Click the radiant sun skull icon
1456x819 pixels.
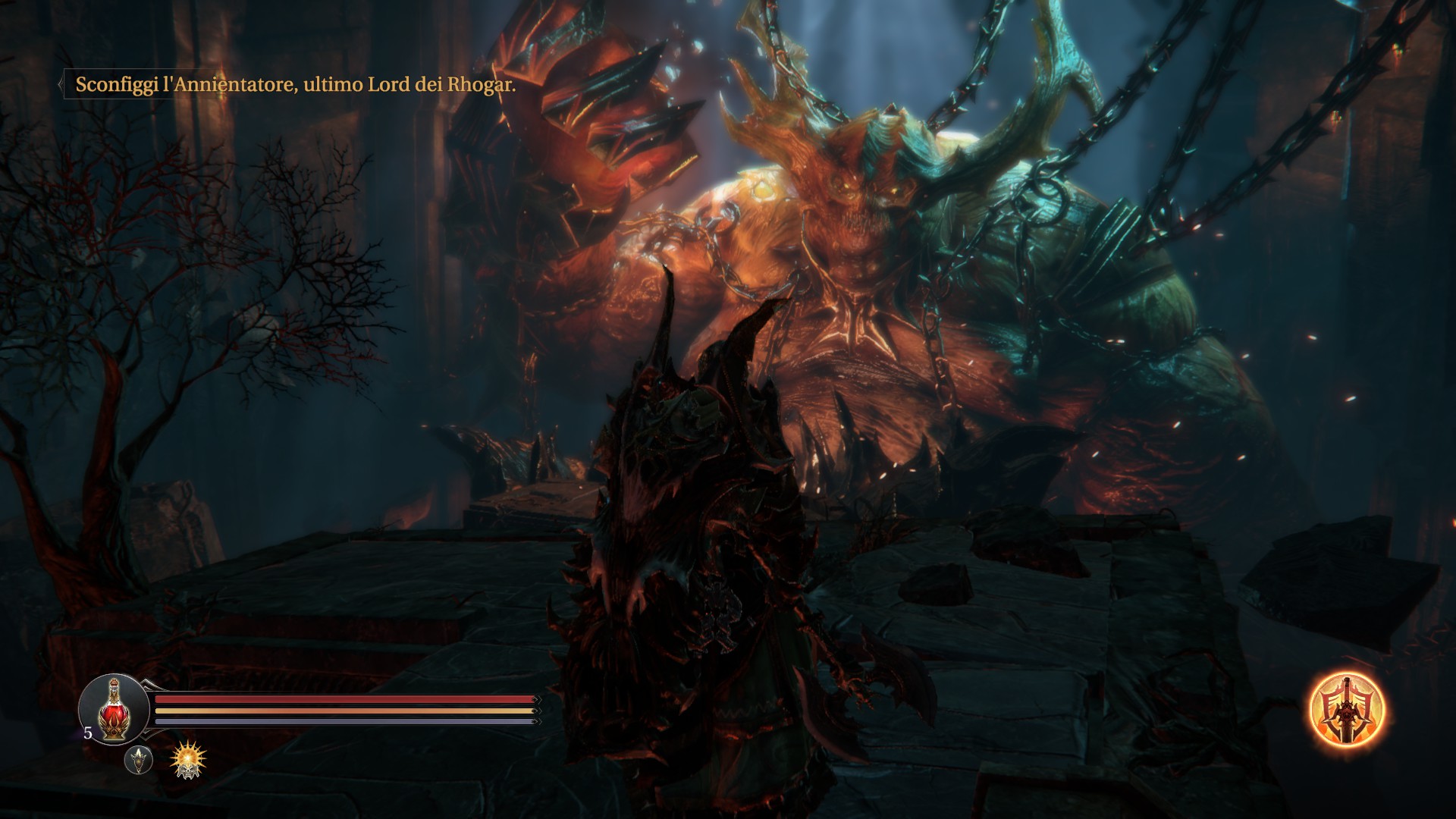[x=188, y=760]
